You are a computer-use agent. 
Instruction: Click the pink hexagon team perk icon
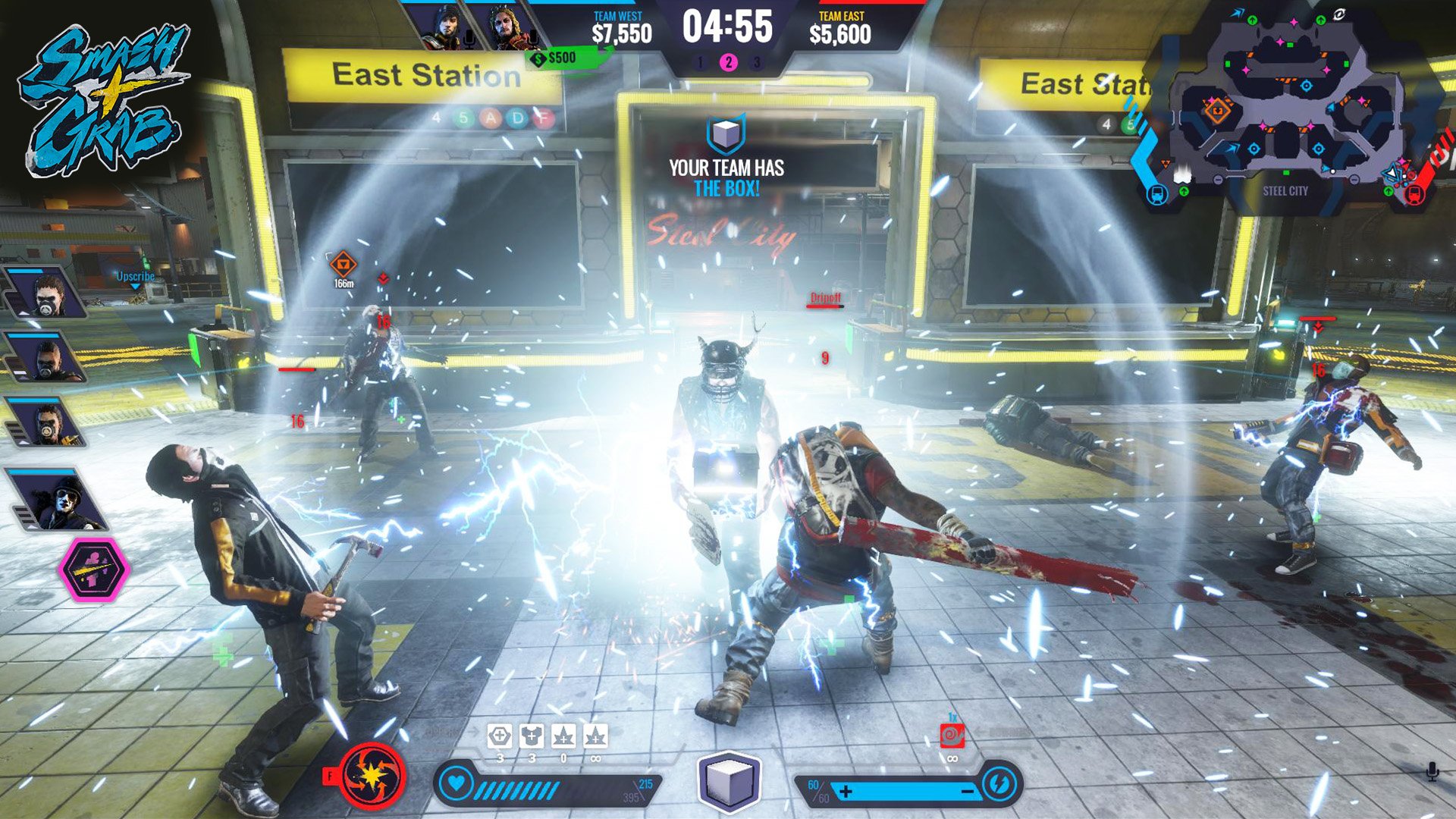click(x=95, y=569)
